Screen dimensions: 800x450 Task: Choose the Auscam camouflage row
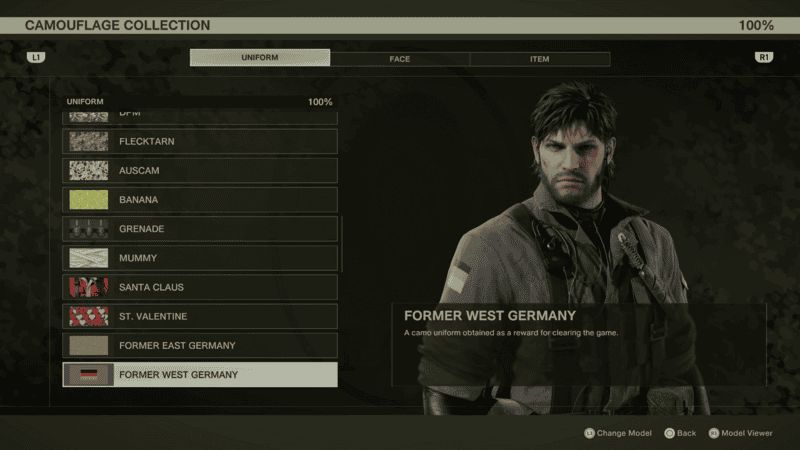click(x=200, y=171)
